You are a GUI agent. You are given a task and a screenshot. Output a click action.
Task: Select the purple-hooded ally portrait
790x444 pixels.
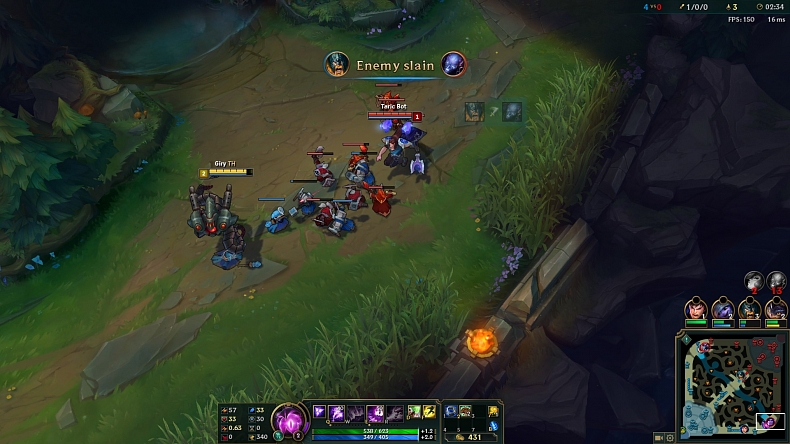click(x=722, y=309)
